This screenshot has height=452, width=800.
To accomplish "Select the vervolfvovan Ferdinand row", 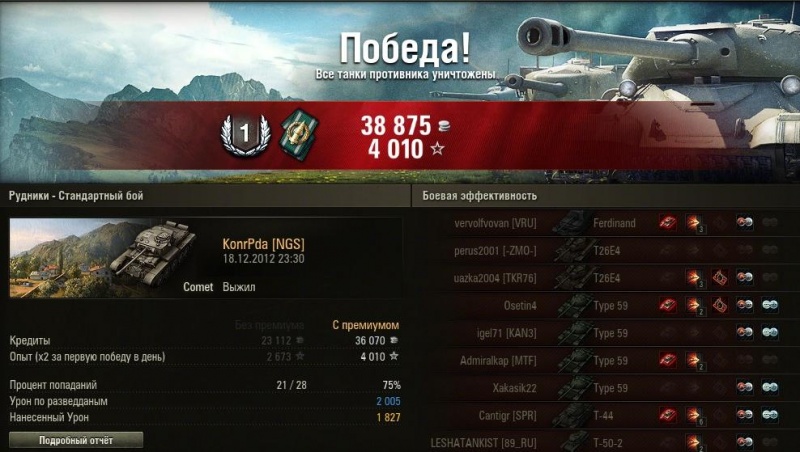I will click(x=600, y=223).
